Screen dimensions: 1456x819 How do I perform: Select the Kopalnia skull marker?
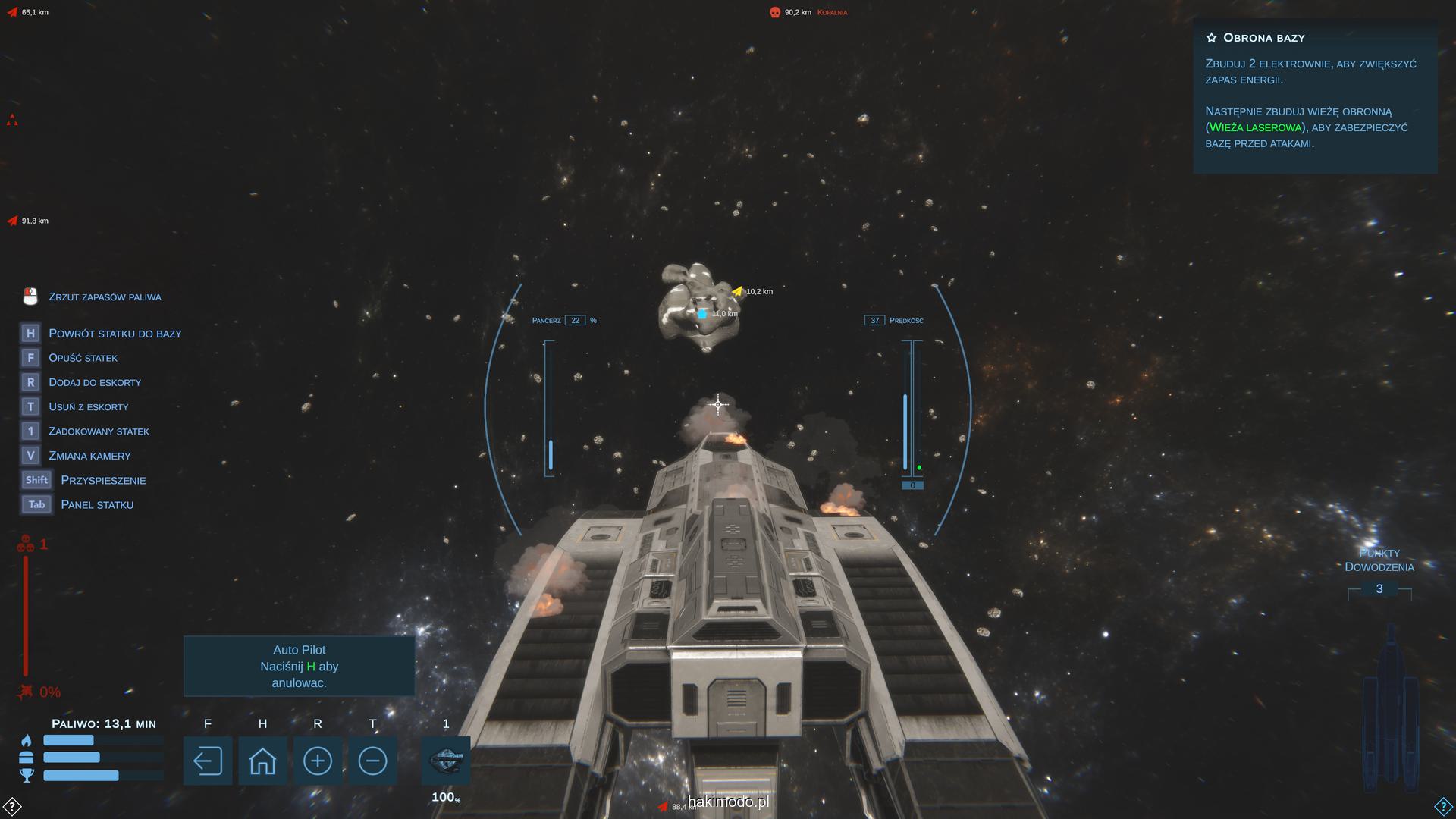click(x=775, y=12)
